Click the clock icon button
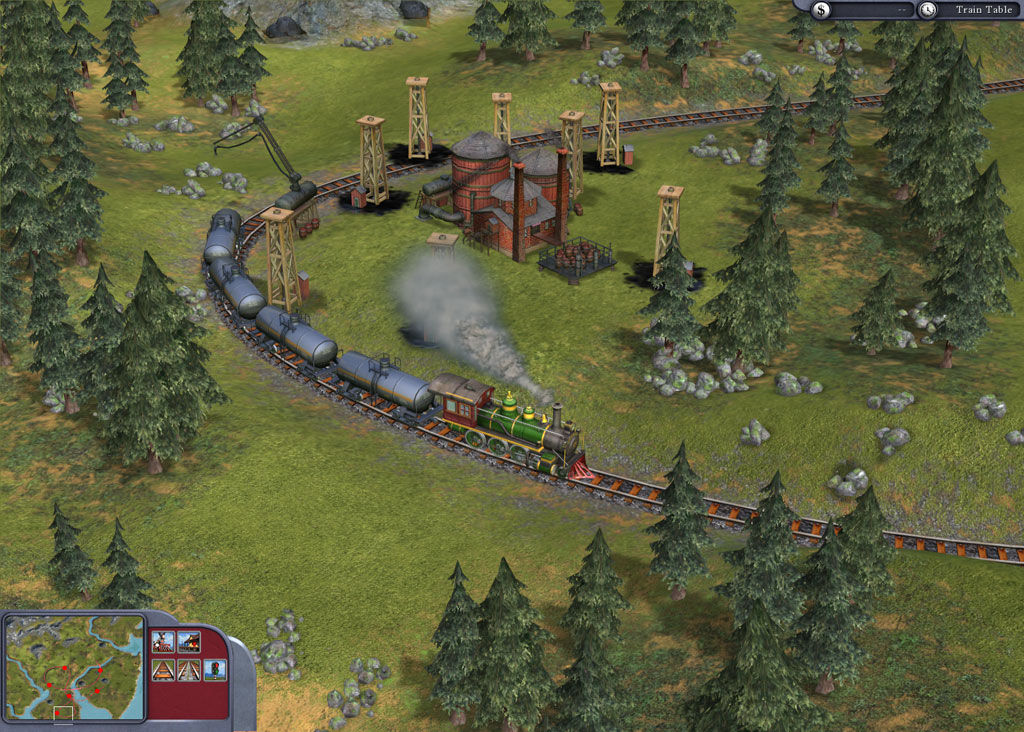 [928, 10]
